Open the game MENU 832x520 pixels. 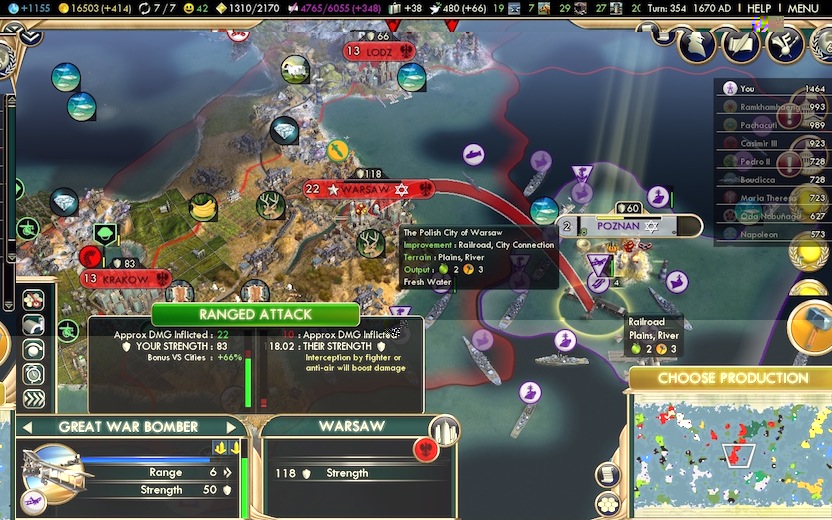coord(803,8)
